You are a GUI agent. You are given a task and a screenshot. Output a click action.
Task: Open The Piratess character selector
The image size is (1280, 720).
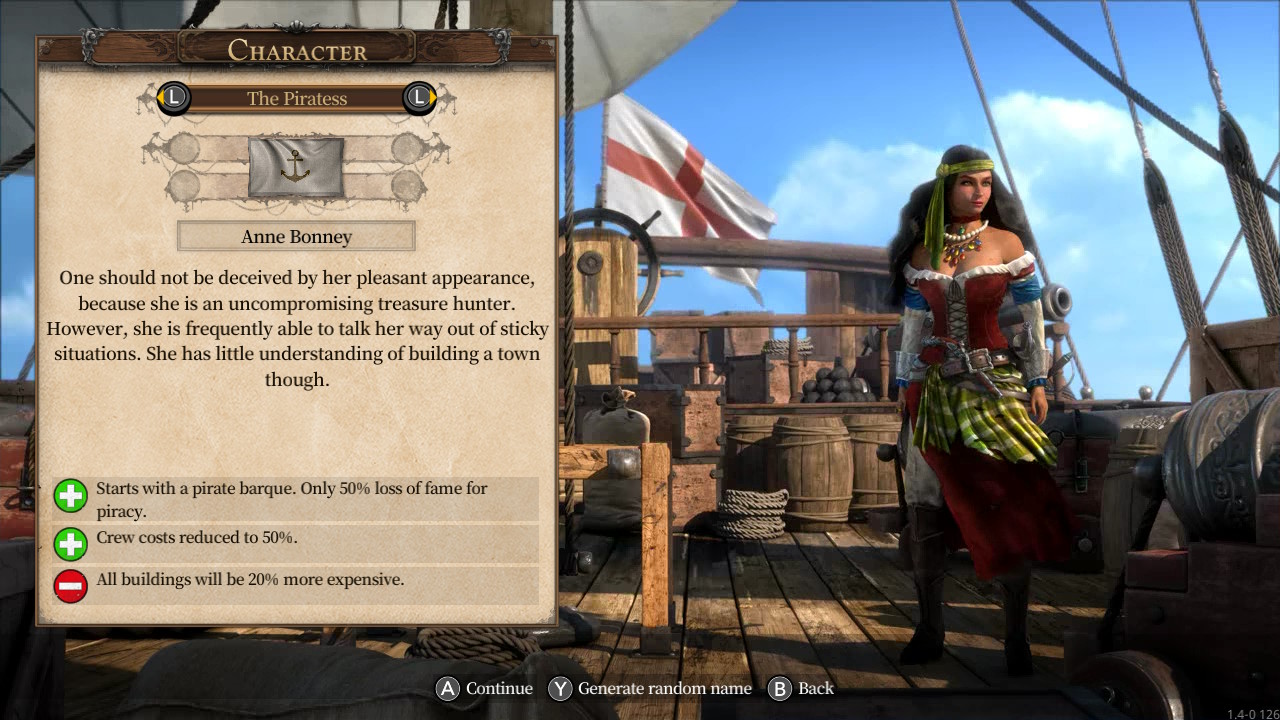point(296,99)
